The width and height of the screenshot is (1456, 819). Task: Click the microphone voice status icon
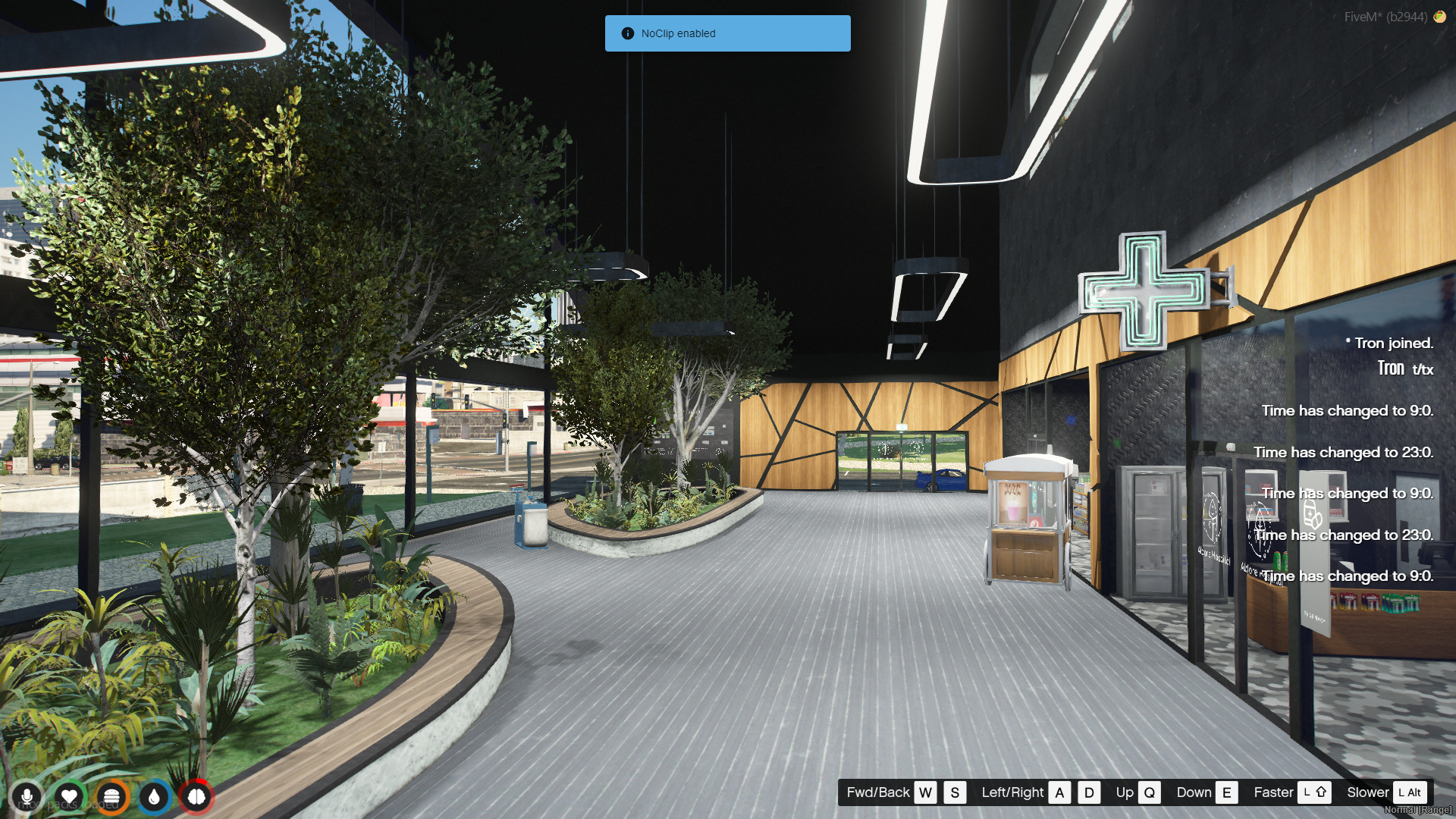coord(27,797)
